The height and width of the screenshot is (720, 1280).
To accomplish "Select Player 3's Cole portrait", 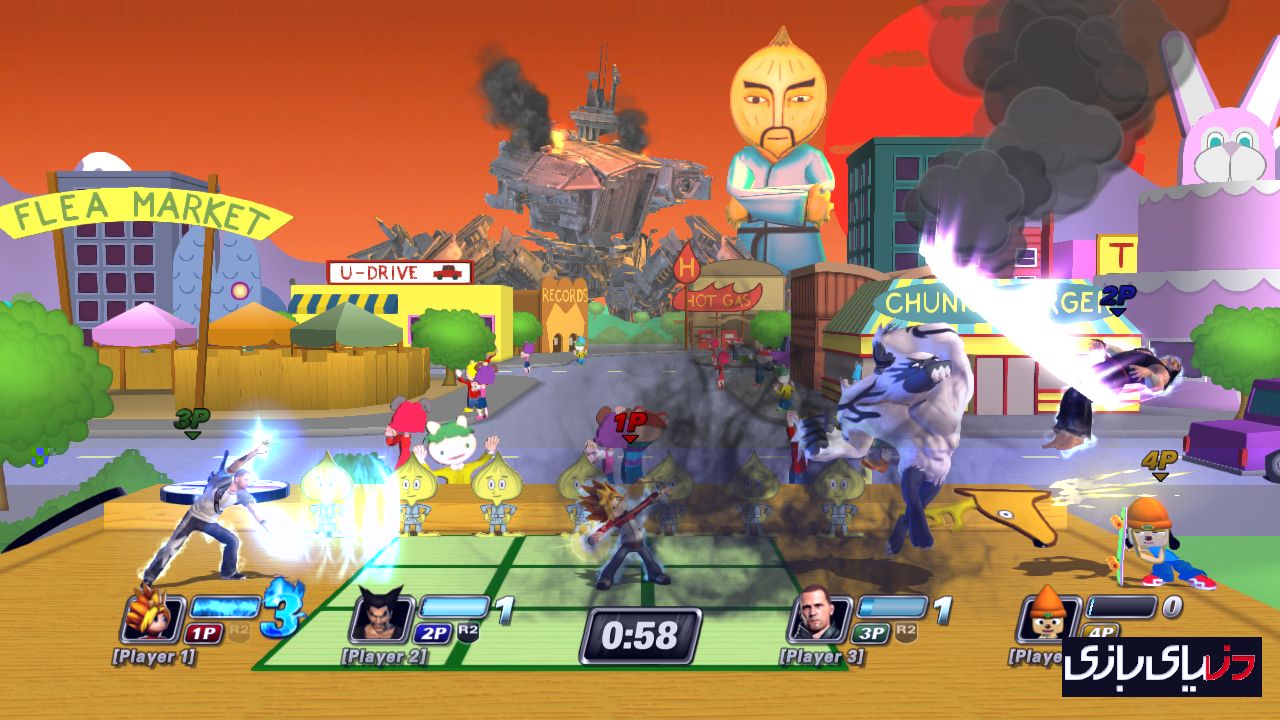I will click(819, 617).
